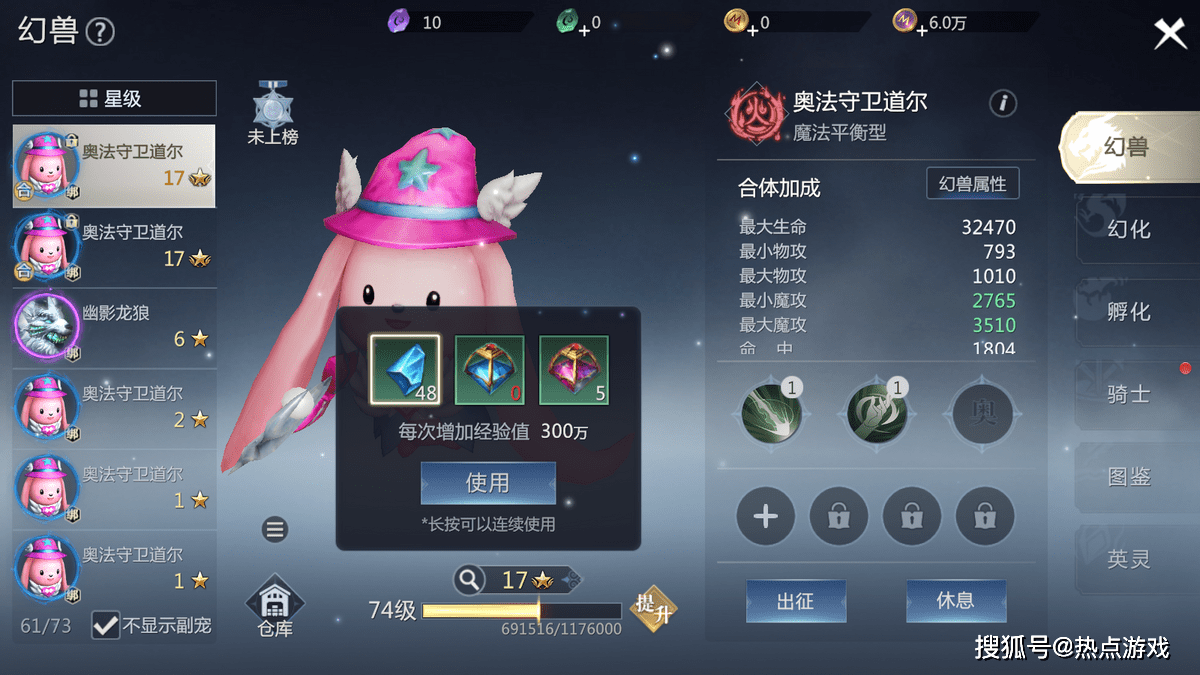Select the blue crystal item with 48
The width and height of the screenshot is (1200, 675).
tap(405, 369)
